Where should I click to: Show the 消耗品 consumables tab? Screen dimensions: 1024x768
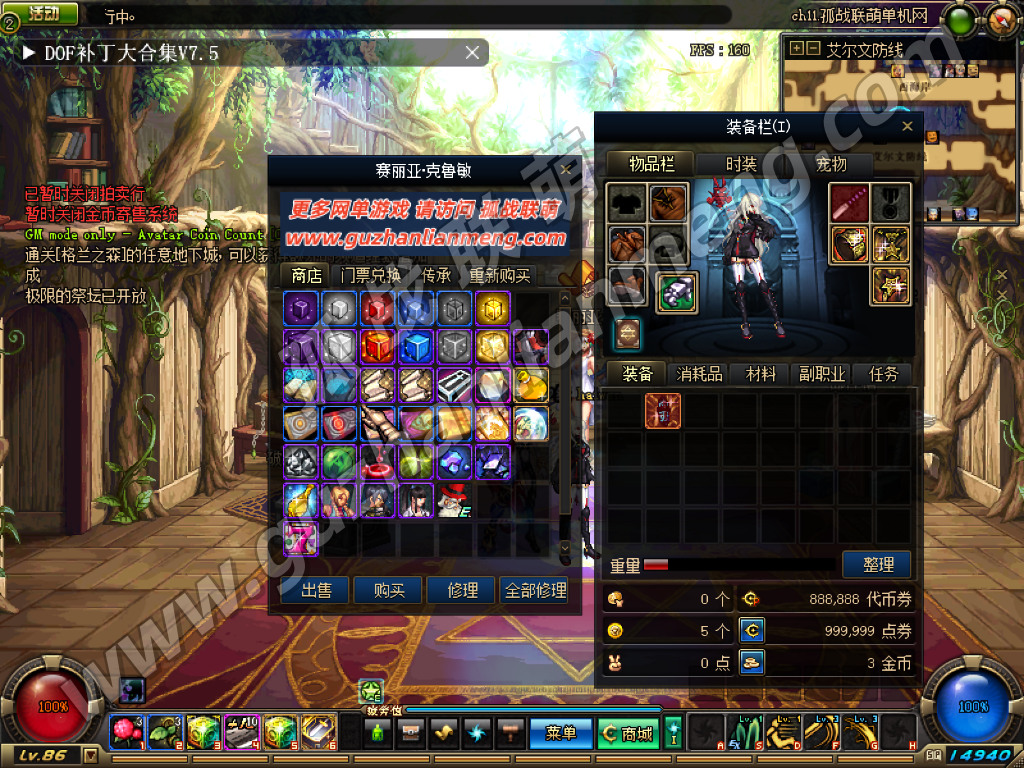coord(699,374)
